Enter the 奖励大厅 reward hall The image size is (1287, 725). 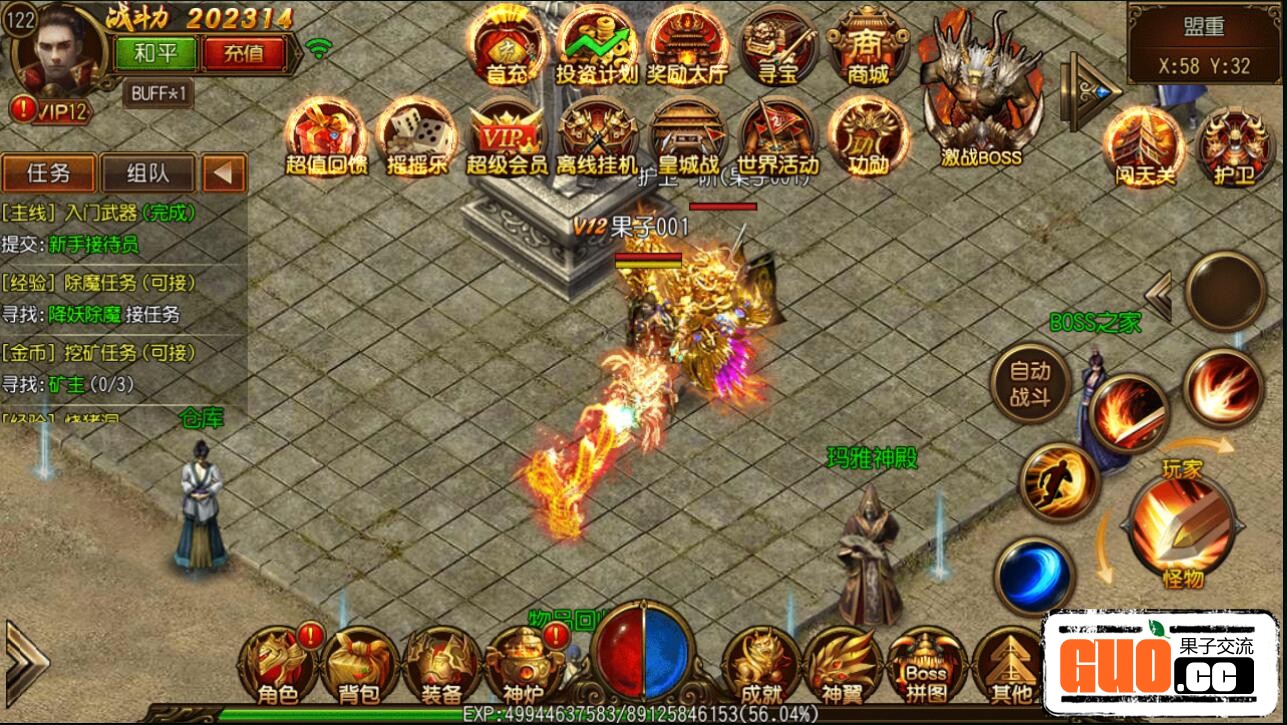point(687,46)
